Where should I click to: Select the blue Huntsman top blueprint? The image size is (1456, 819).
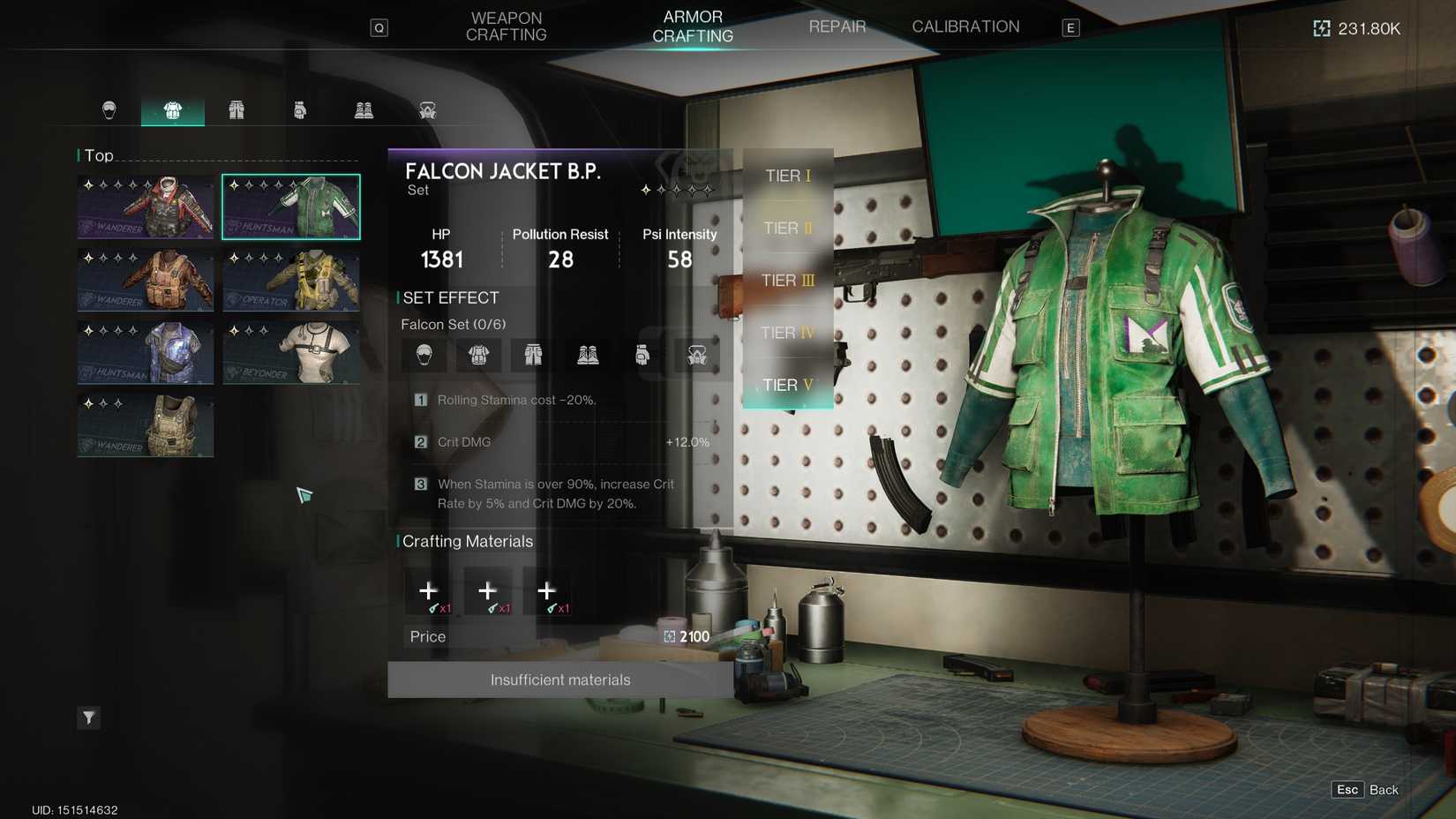146,352
